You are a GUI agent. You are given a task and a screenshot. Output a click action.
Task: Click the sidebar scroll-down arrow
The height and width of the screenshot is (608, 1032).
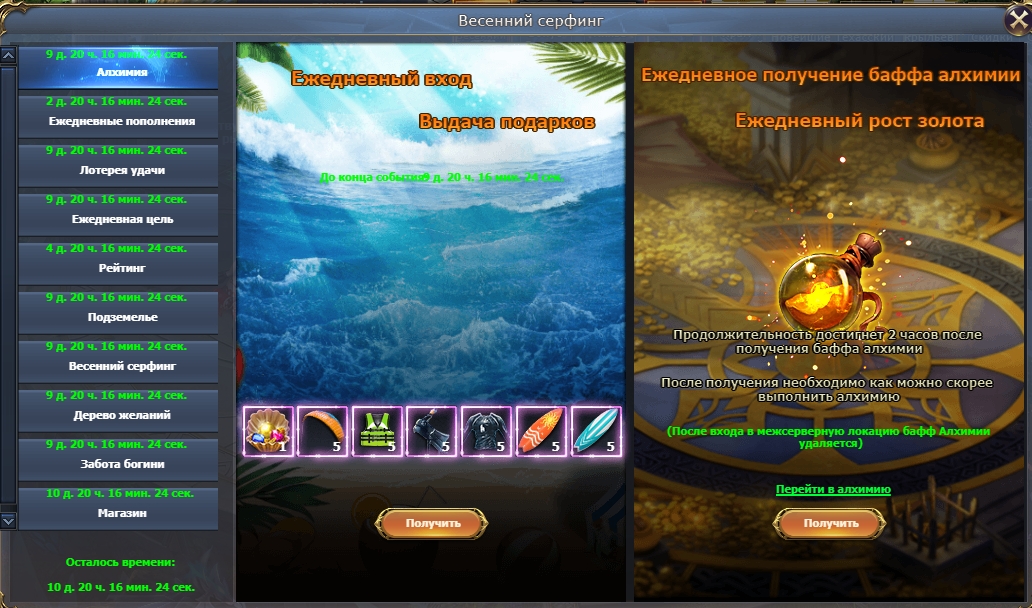pos(8,520)
